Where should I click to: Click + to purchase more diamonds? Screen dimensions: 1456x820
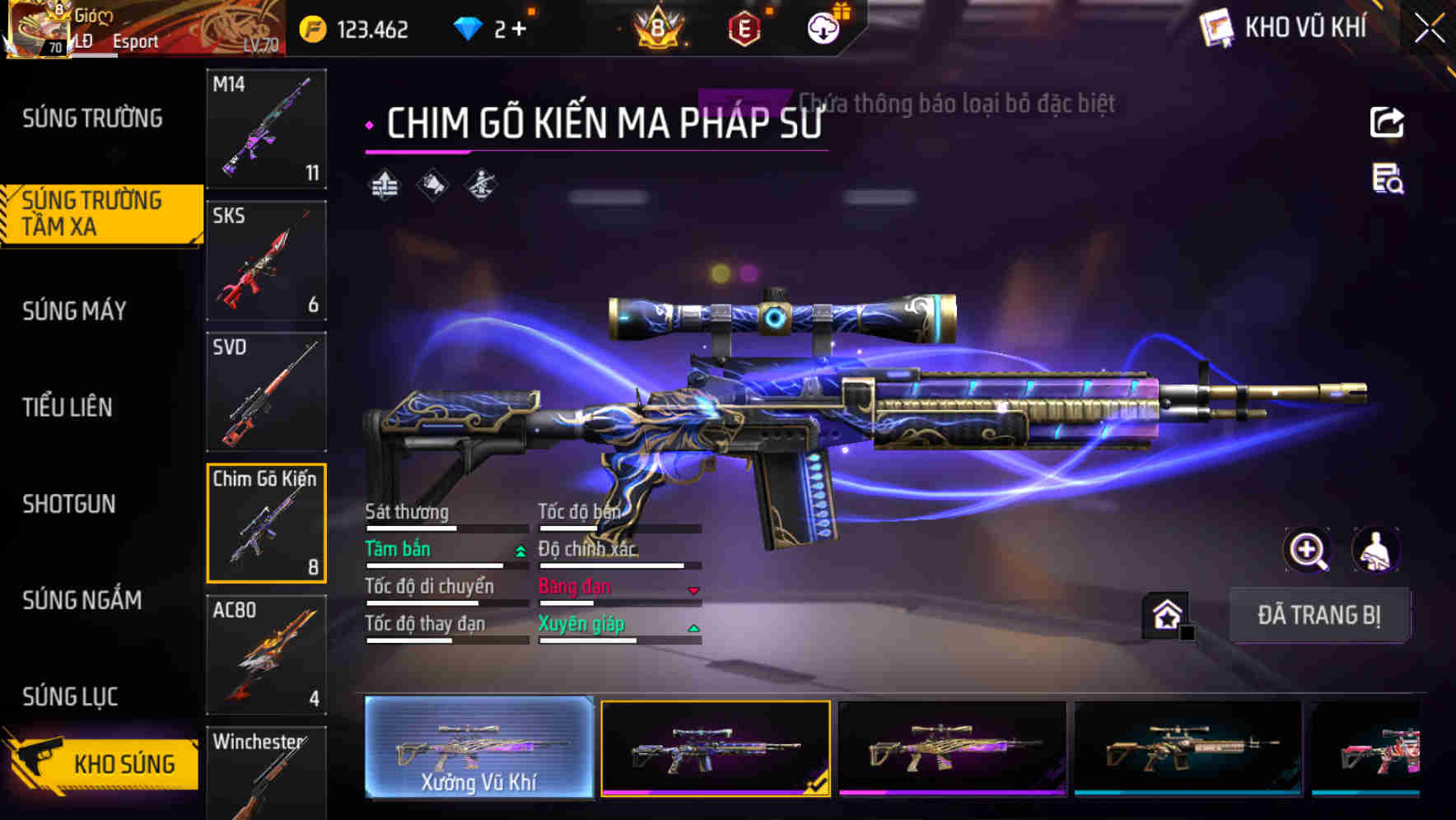525,27
